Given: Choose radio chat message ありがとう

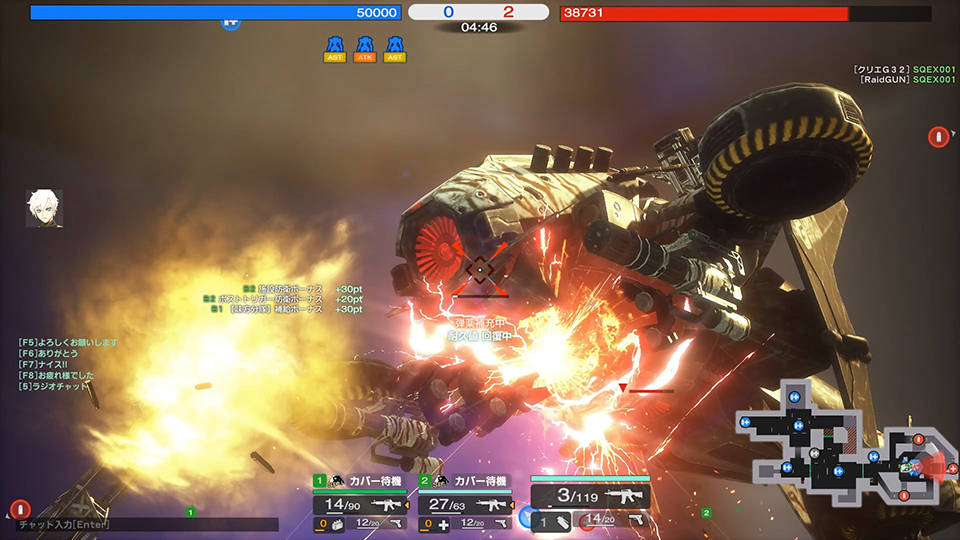Looking at the screenshot, I should tap(48, 354).
